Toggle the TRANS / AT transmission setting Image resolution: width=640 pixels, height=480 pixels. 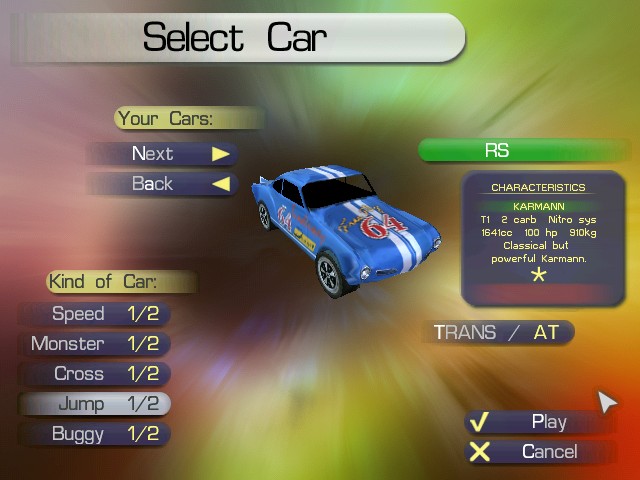tap(497, 333)
